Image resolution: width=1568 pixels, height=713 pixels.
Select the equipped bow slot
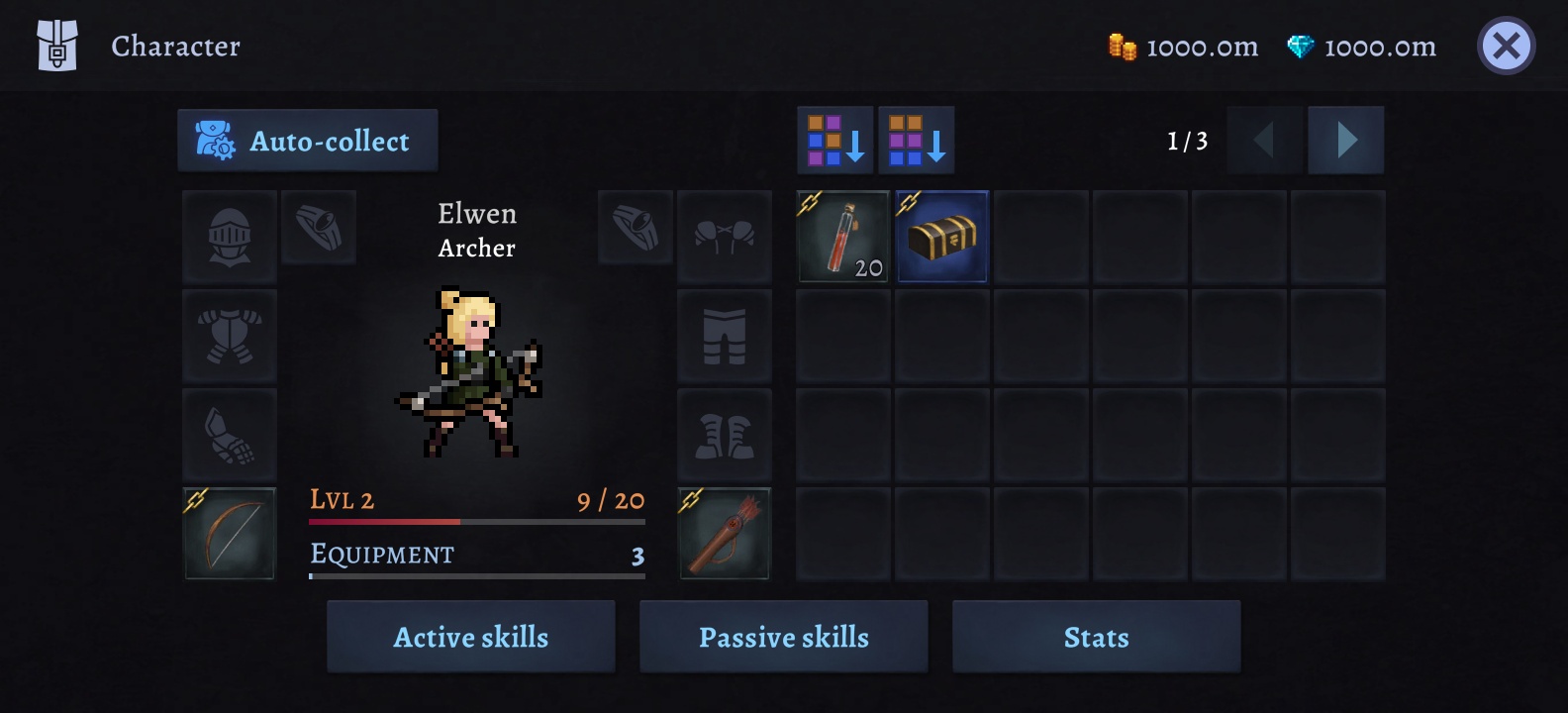[230, 534]
